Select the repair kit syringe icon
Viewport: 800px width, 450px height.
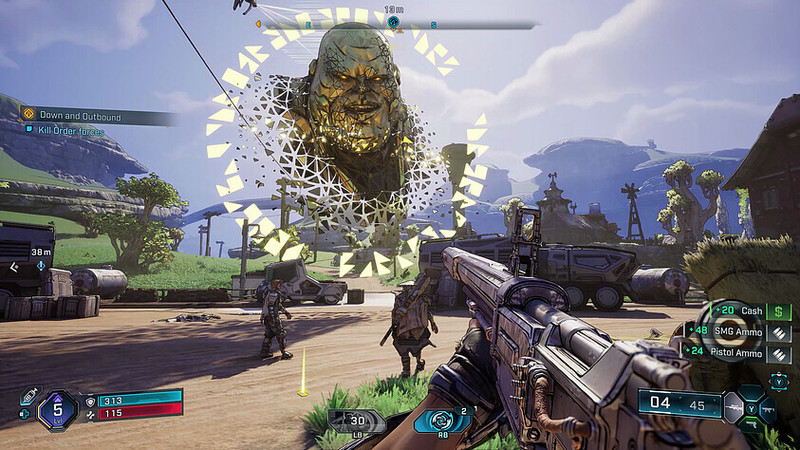pyautogui.click(x=30, y=395)
